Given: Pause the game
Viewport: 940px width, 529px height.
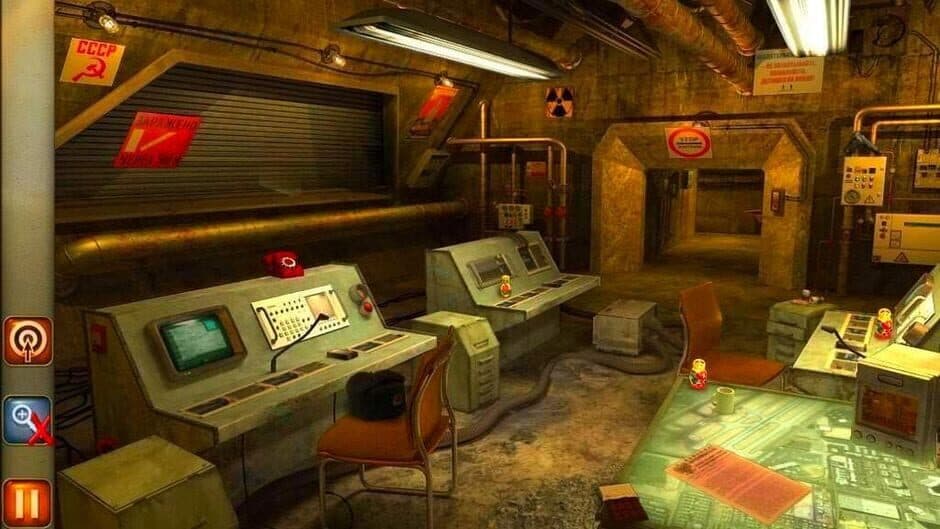Looking at the screenshot, I should [x=27, y=502].
